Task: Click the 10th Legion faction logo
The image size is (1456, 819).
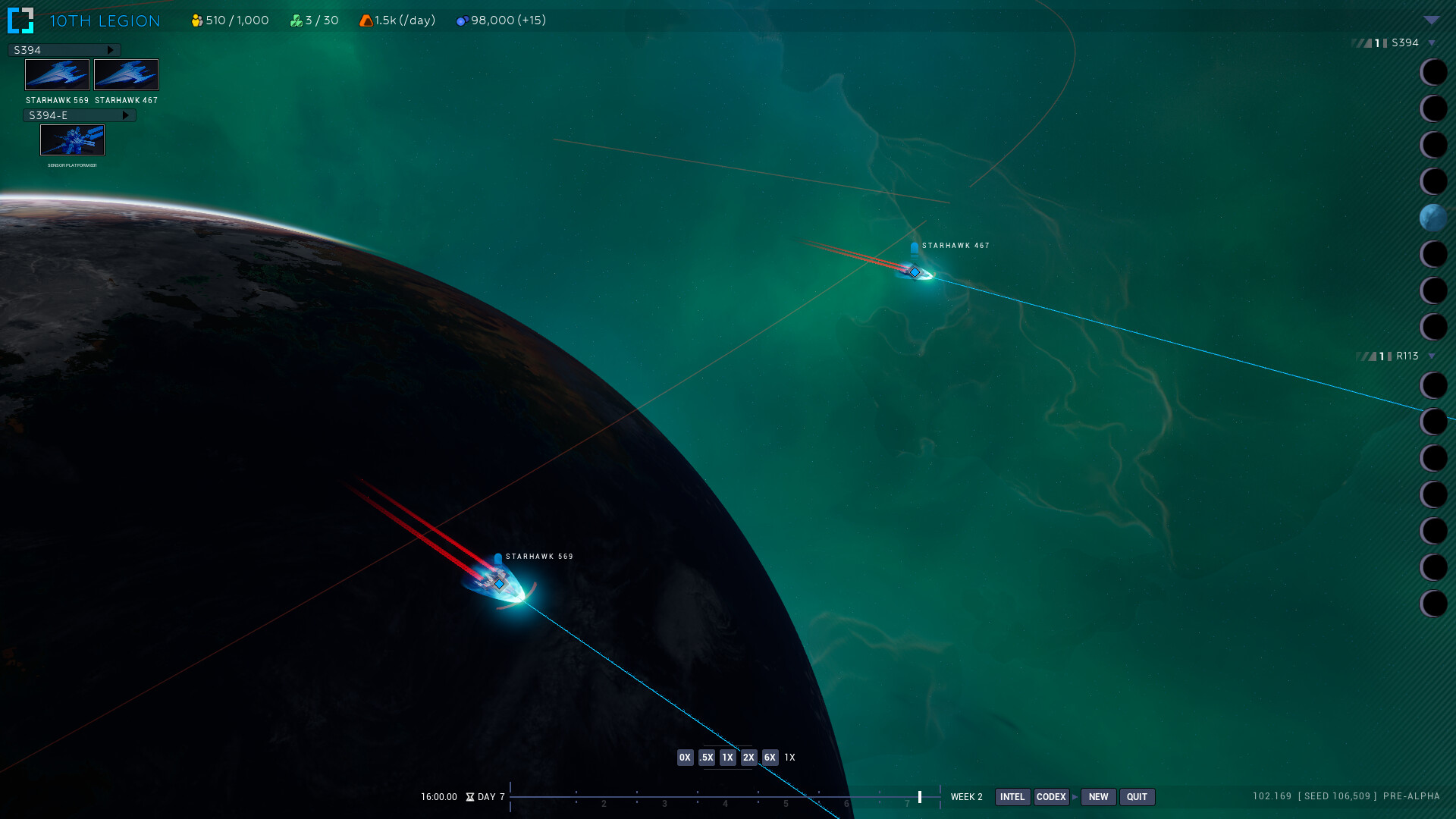Action: point(22,20)
